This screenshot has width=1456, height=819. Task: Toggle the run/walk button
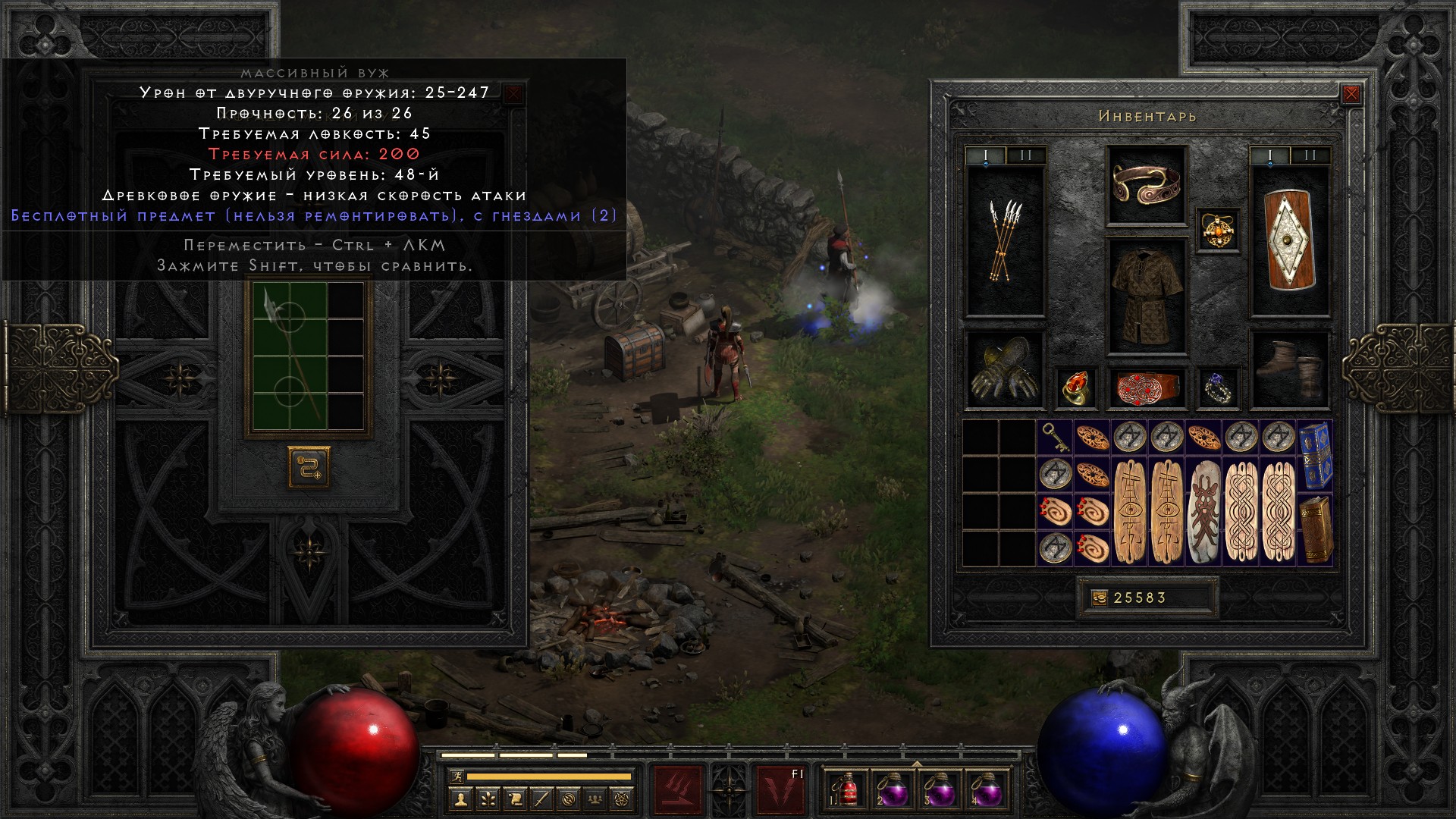pyautogui.click(x=456, y=777)
